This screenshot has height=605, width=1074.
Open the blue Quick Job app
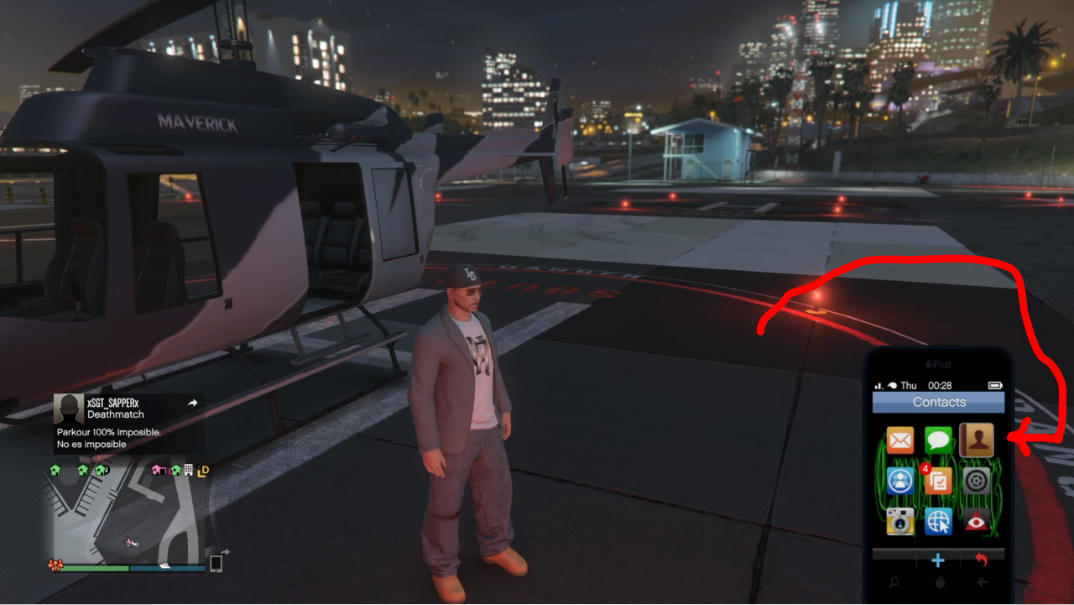pos(900,481)
